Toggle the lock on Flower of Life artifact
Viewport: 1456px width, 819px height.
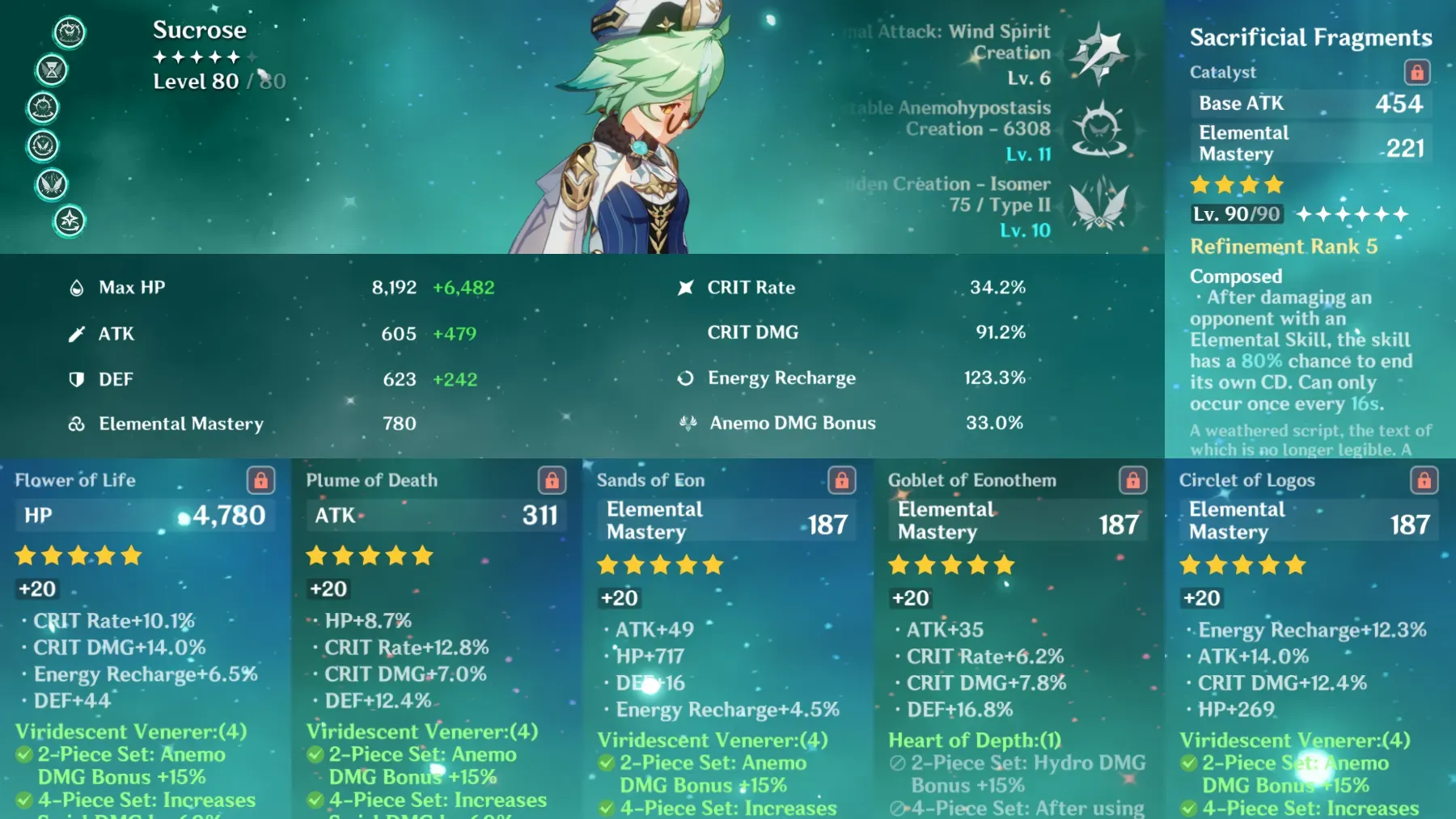260,479
